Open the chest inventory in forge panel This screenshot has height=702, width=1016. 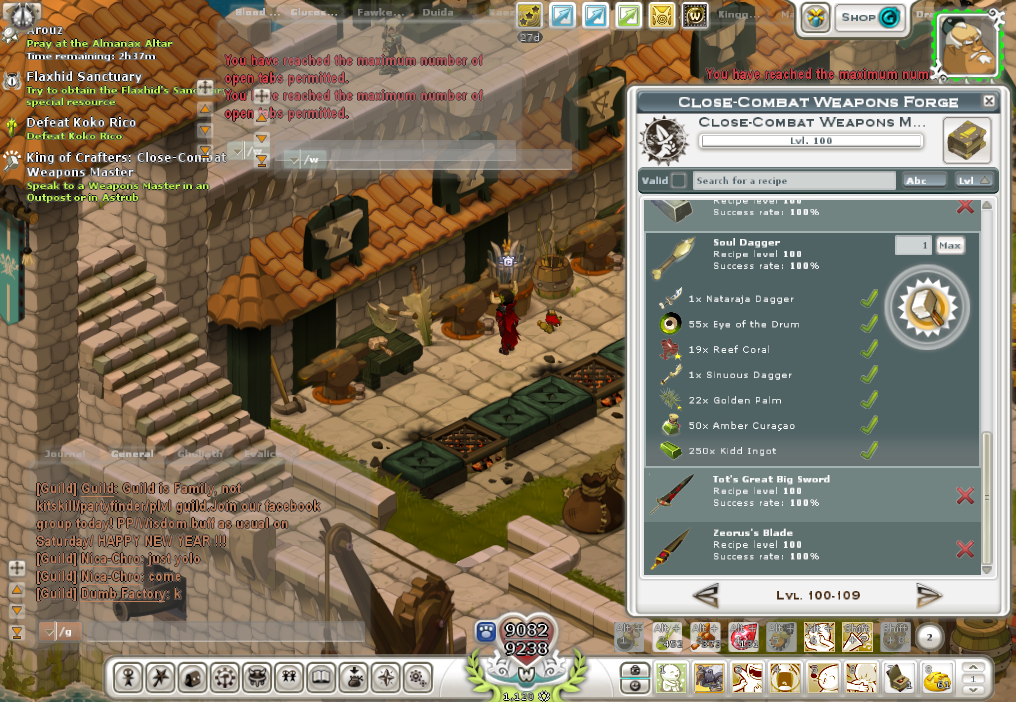tap(967, 139)
